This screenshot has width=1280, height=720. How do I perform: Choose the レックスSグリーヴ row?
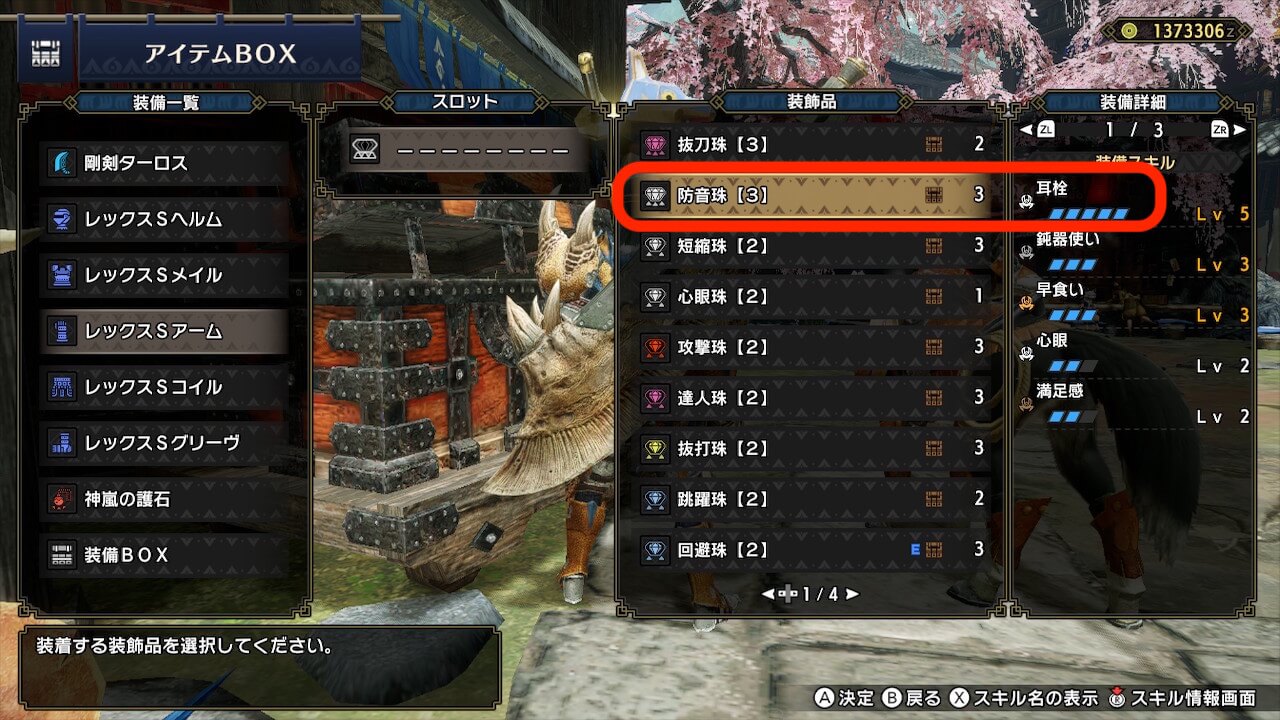click(165, 443)
